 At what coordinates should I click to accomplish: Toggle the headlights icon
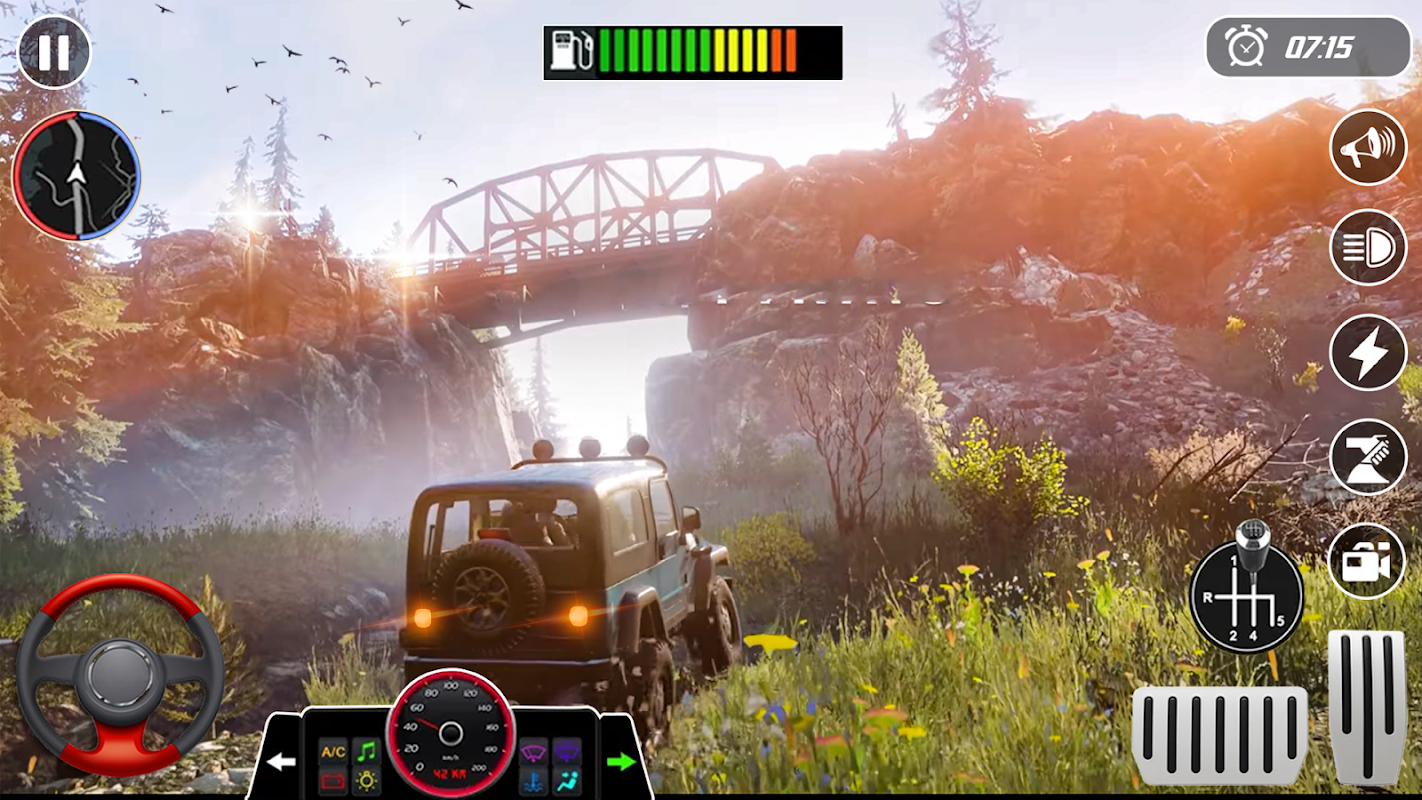pyautogui.click(x=1367, y=248)
